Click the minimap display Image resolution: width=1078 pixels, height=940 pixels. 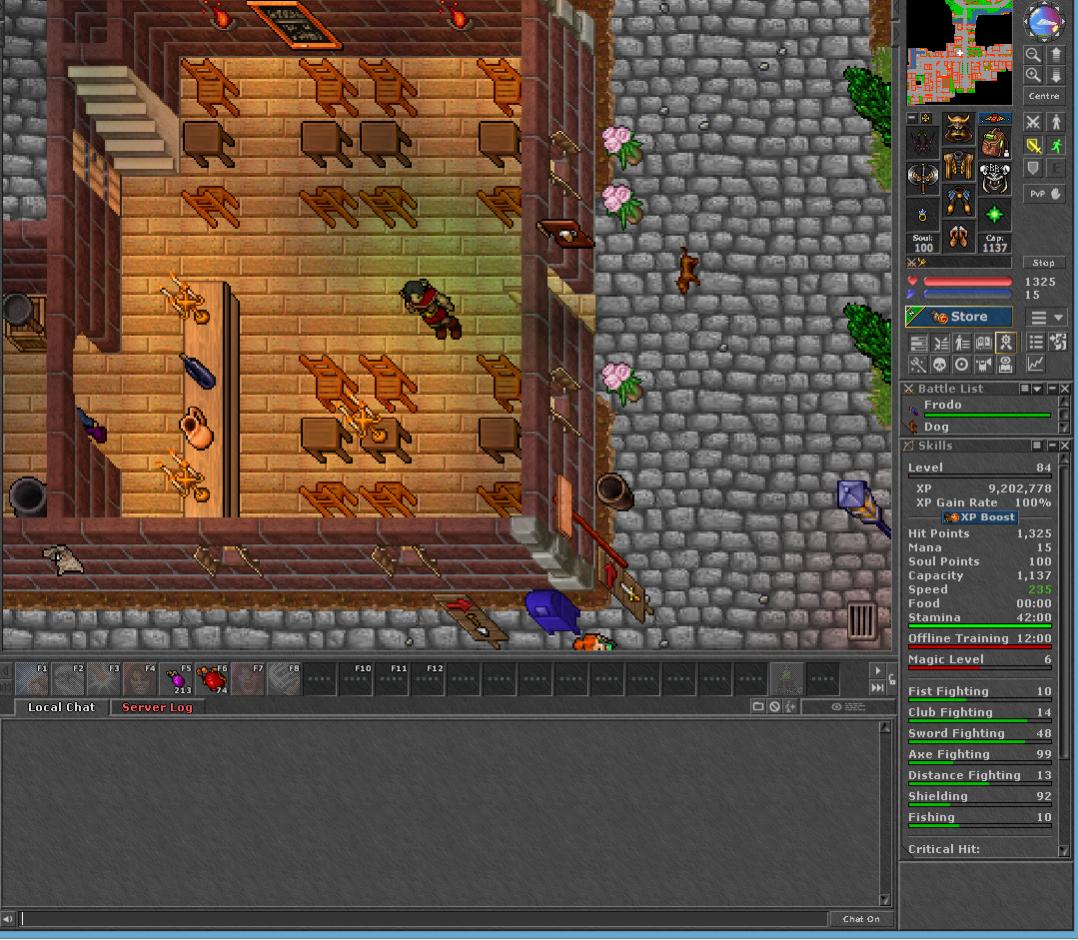click(x=958, y=52)
